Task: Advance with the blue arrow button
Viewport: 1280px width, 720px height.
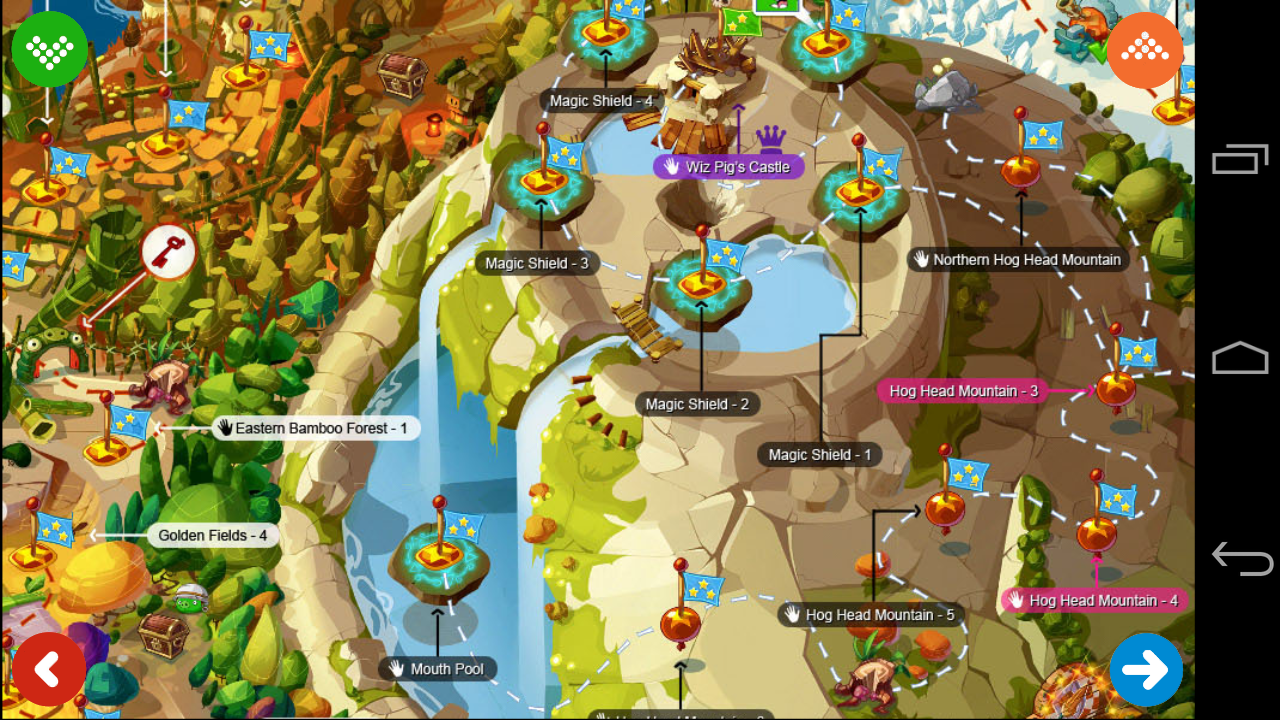Action: [x=1146, y=669]
